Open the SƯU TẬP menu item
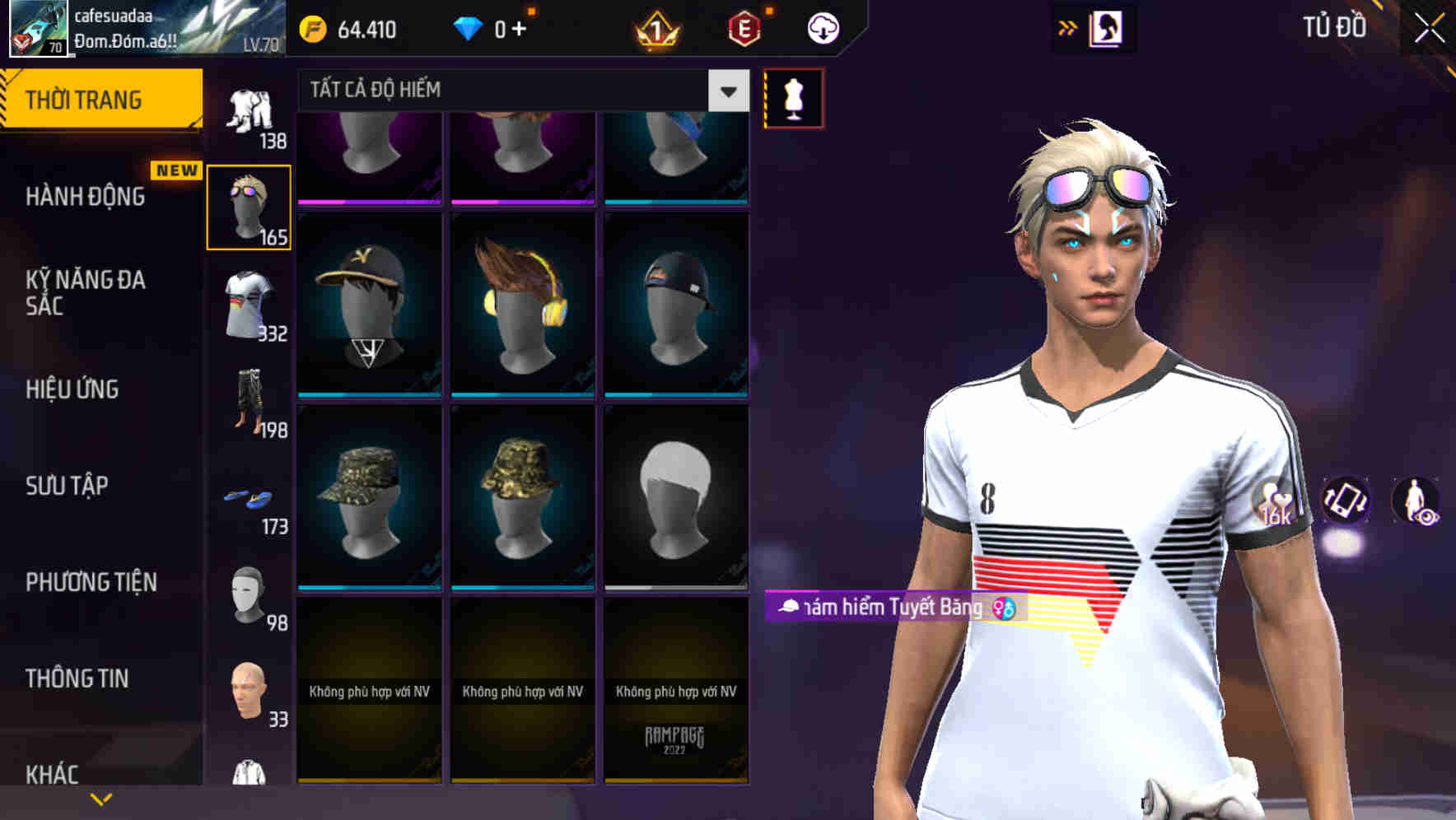The width and height of the screenshot is (1456, 820). [68, 486]
